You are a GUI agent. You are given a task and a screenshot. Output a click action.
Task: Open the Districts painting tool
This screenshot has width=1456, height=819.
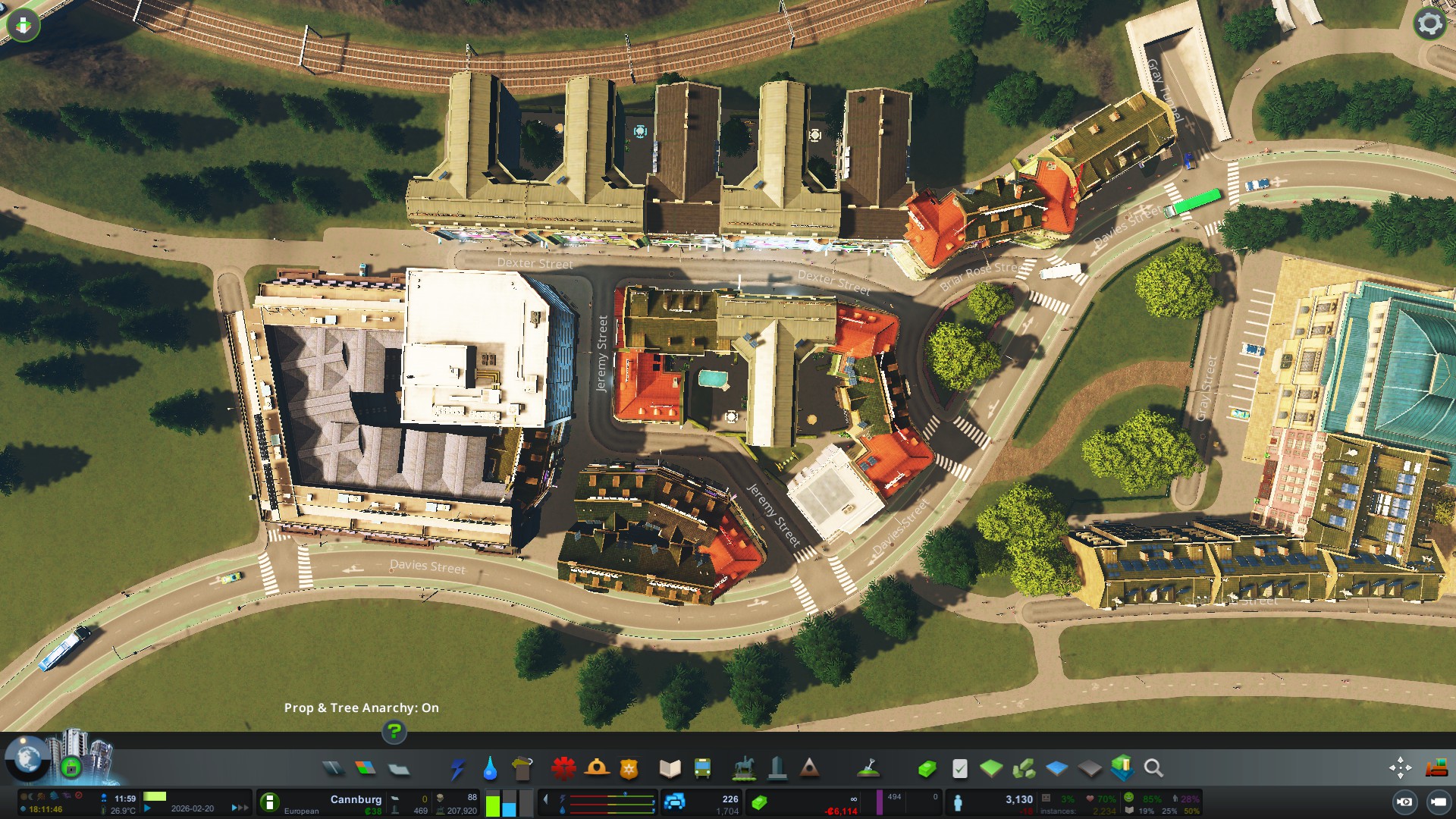[399, 769]
